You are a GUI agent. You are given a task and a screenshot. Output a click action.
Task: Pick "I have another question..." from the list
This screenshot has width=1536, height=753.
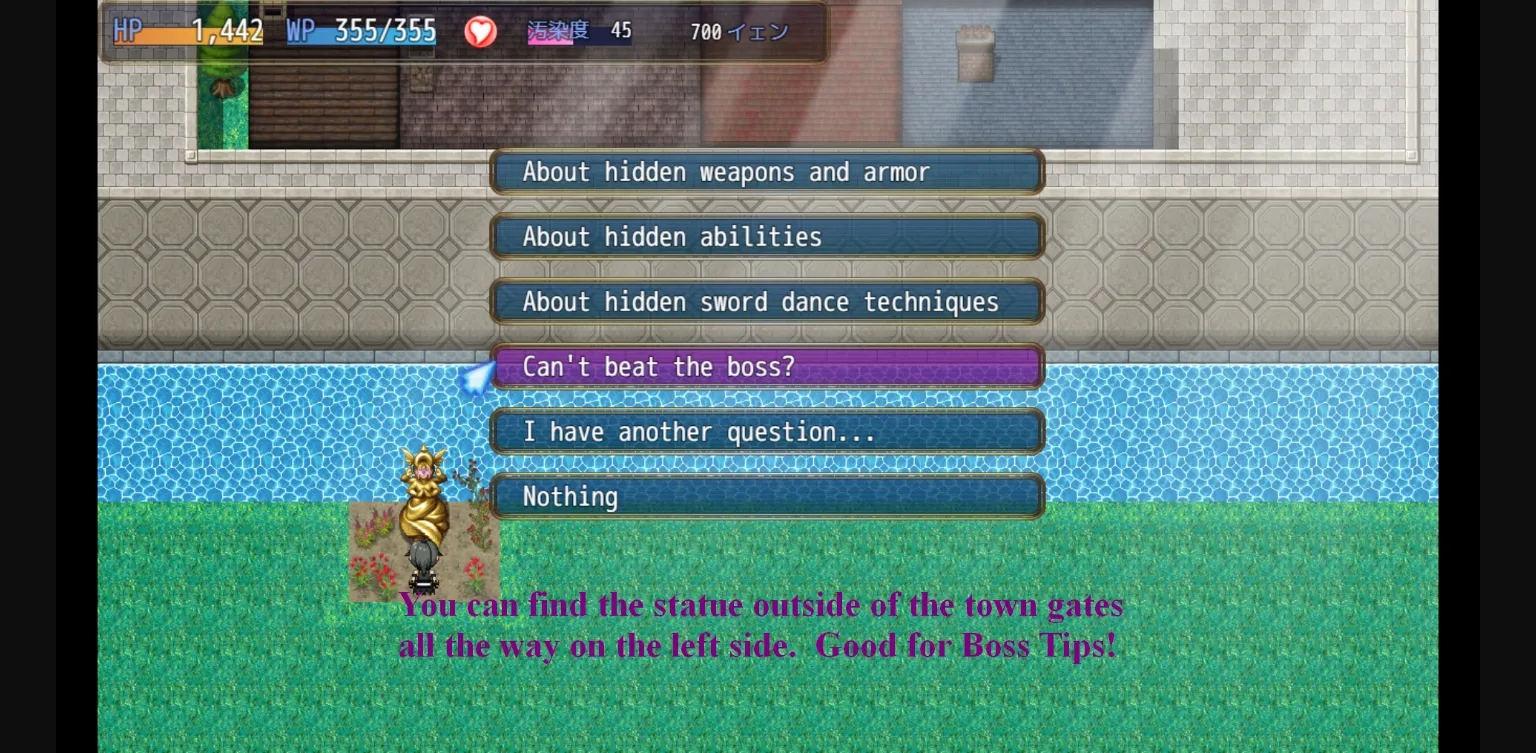pyautogui.click(x=766, y=431)
